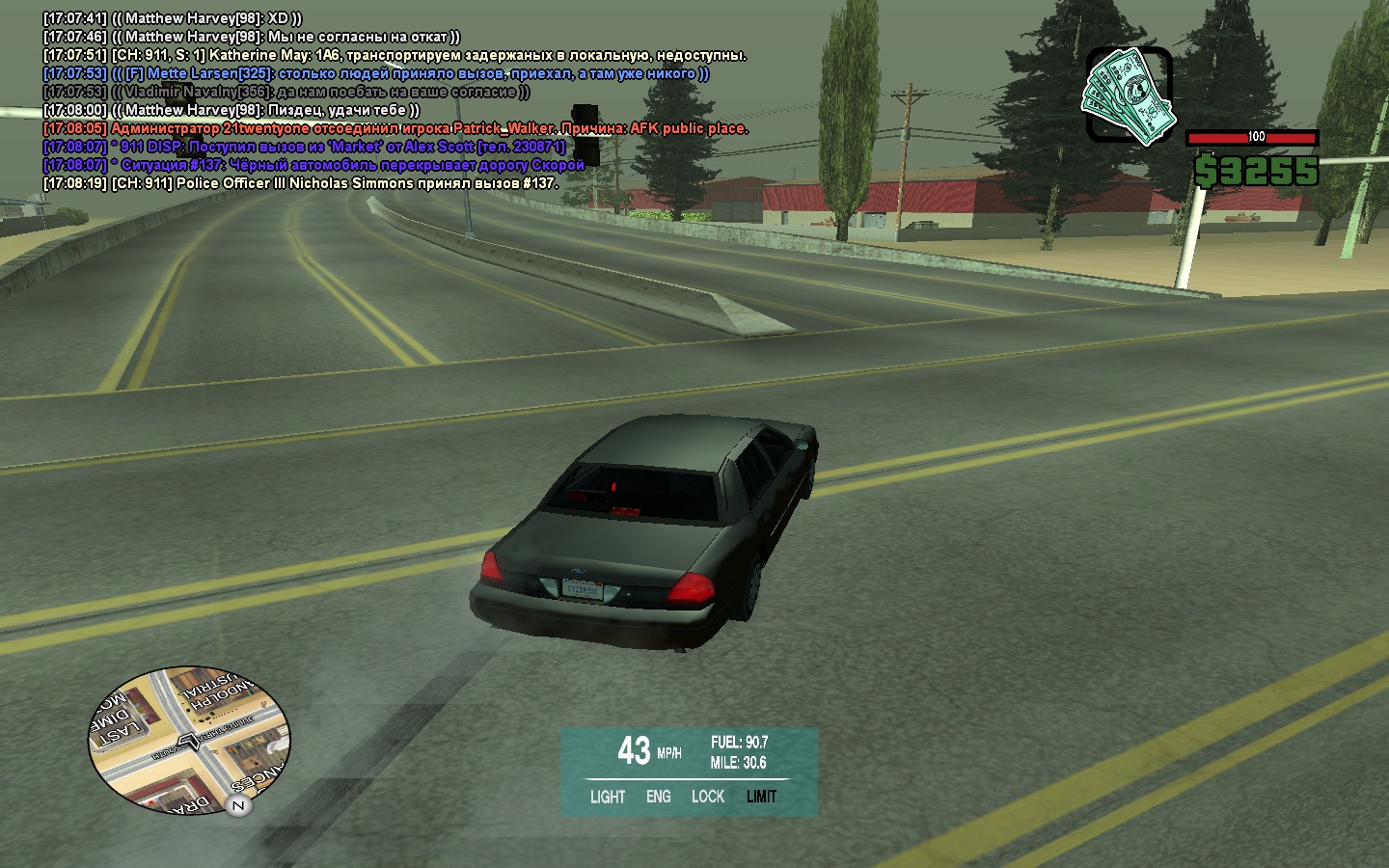Toggle the LIGHT indicator on the speedometer

click(x=608, y=797)
